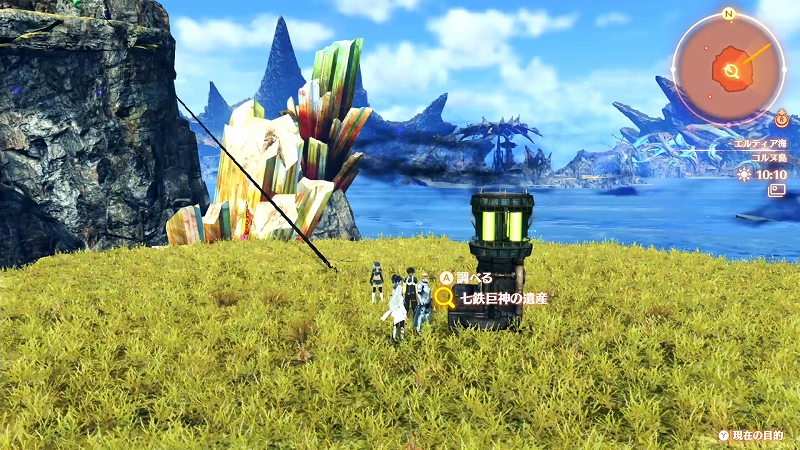
Task: Click the card icon below the clock
Action: click(776, 190)
